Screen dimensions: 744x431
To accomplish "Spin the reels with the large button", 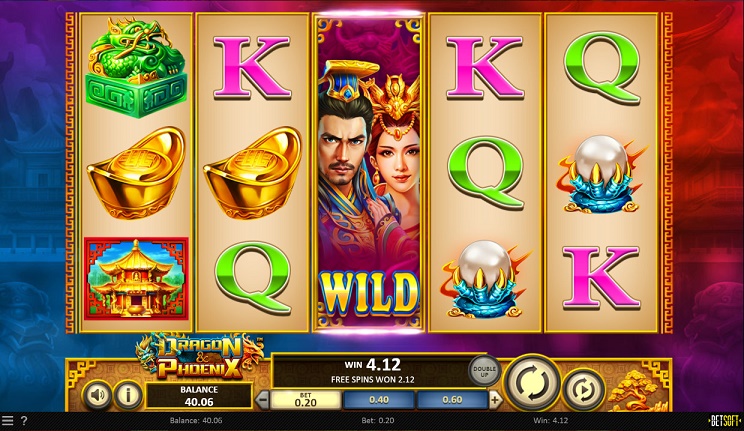I will point(531,383).
